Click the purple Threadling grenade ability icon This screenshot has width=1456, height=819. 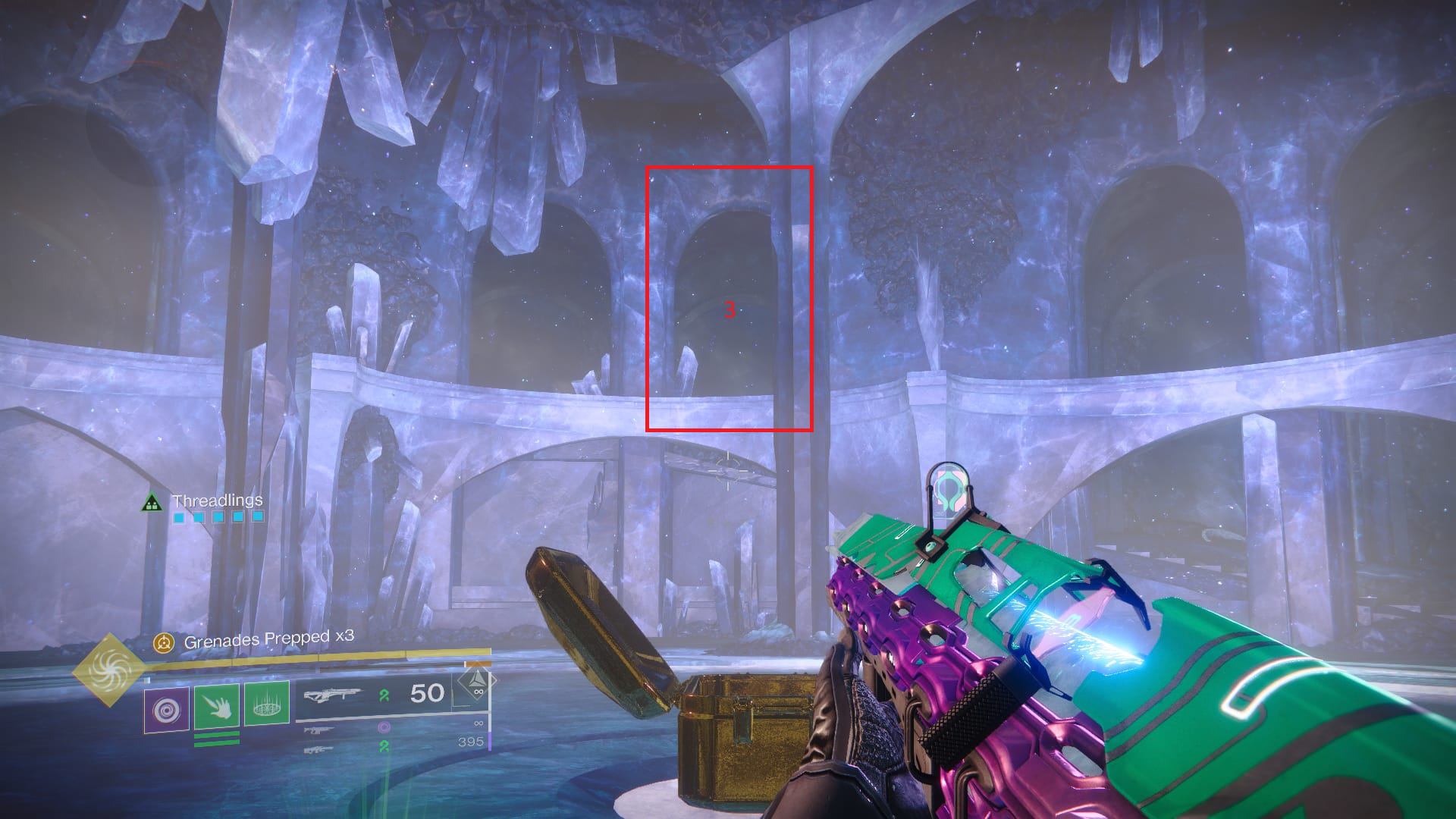pyautogui.click(x=166, y=710)
